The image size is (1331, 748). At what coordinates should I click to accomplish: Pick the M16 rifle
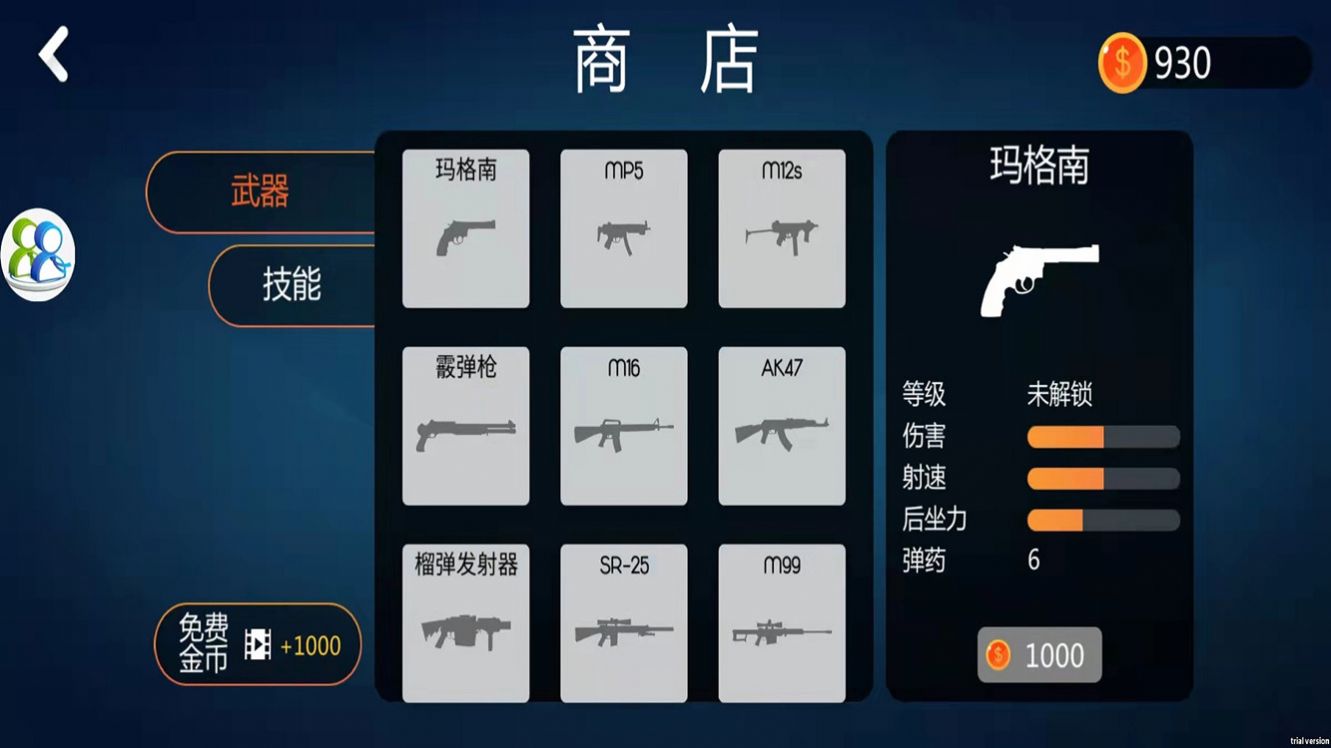tap(623, 425)
